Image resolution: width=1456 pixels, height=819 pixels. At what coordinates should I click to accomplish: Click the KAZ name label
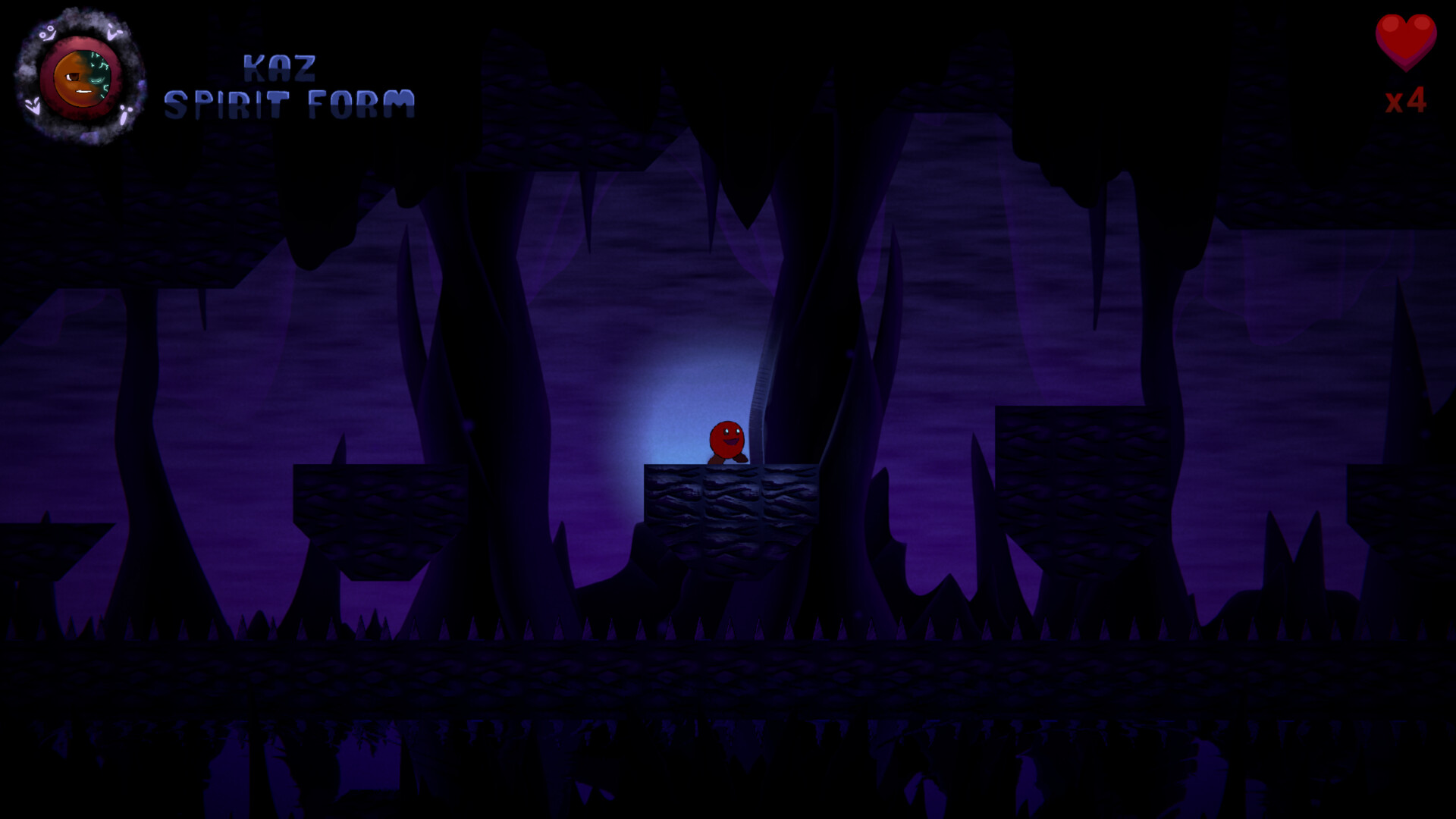281,67
